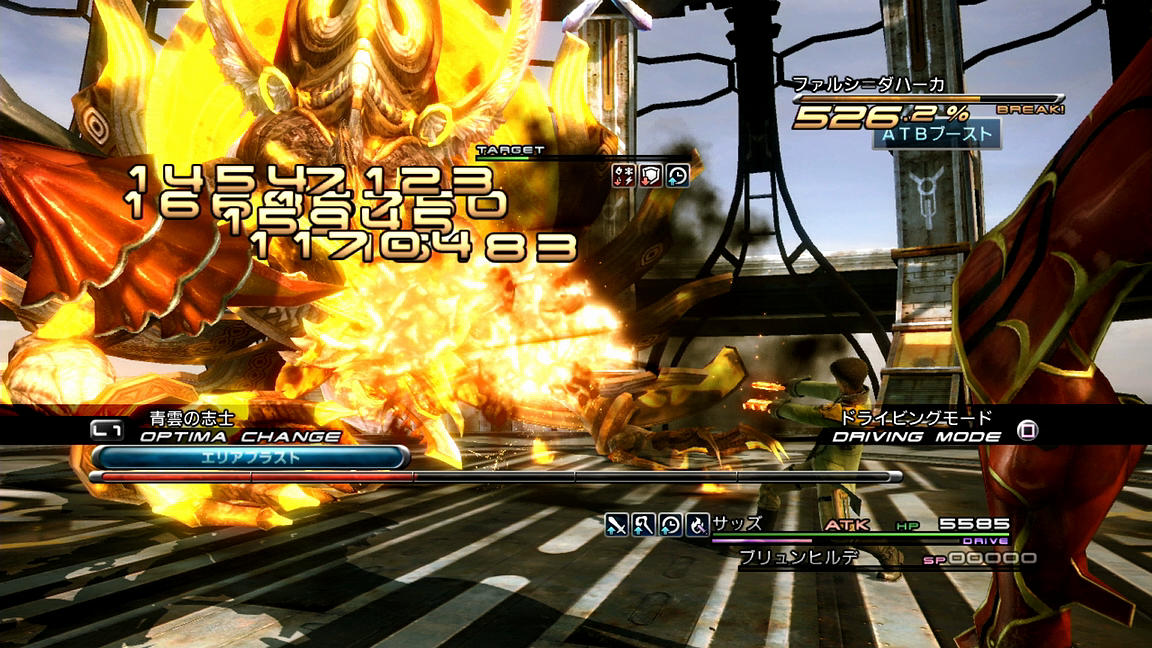Click Sazh's clock Haste buff icon
This screenshot has height=648, width=1152.
coord(671,523)
